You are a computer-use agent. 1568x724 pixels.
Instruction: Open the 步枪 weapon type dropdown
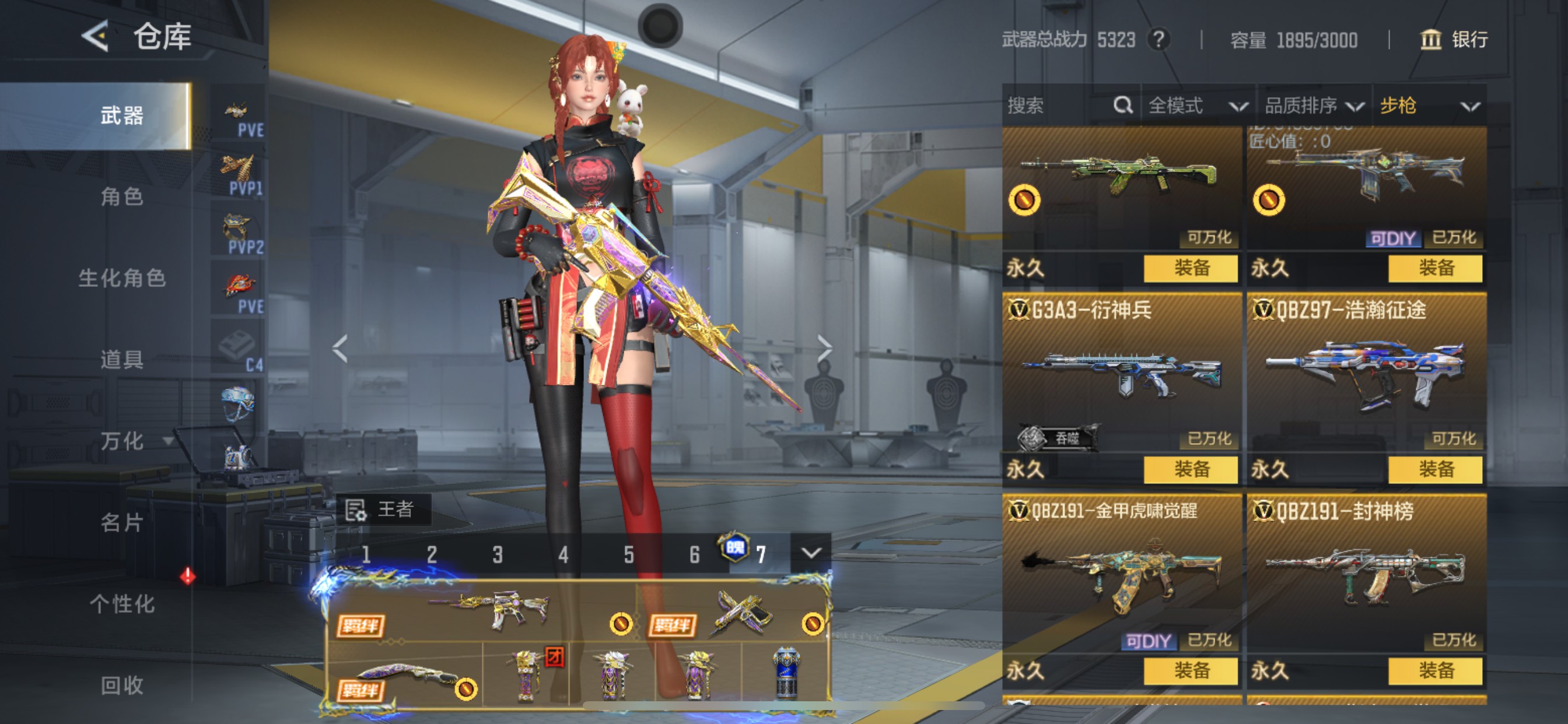click(1429, 106)
